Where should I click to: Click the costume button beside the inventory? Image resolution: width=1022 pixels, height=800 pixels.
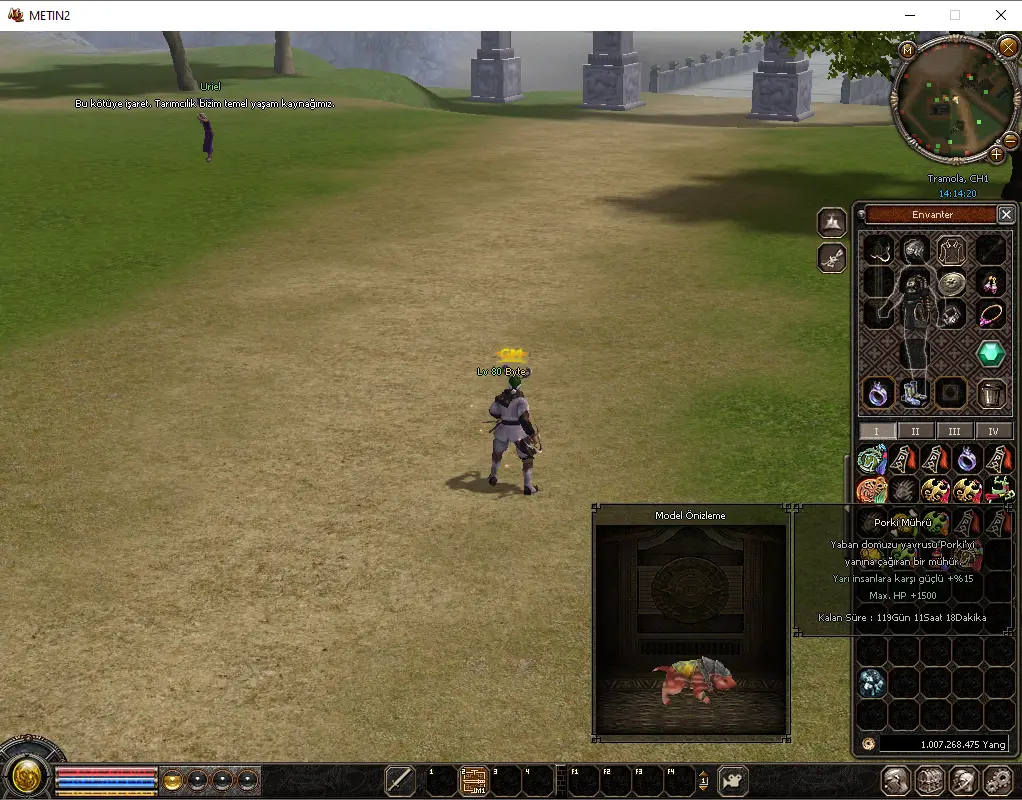tap(832, 222)
